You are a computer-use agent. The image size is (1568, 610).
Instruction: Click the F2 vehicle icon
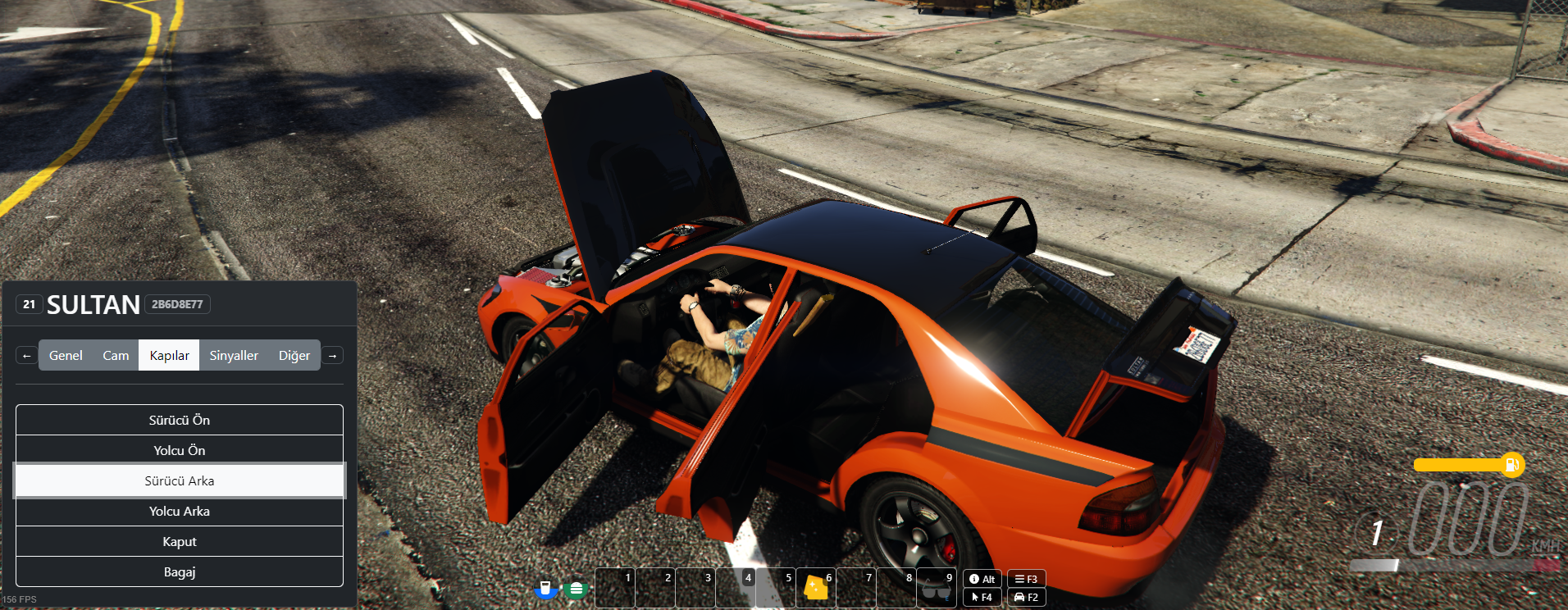pyautogui.click(x=1026, y=596)
